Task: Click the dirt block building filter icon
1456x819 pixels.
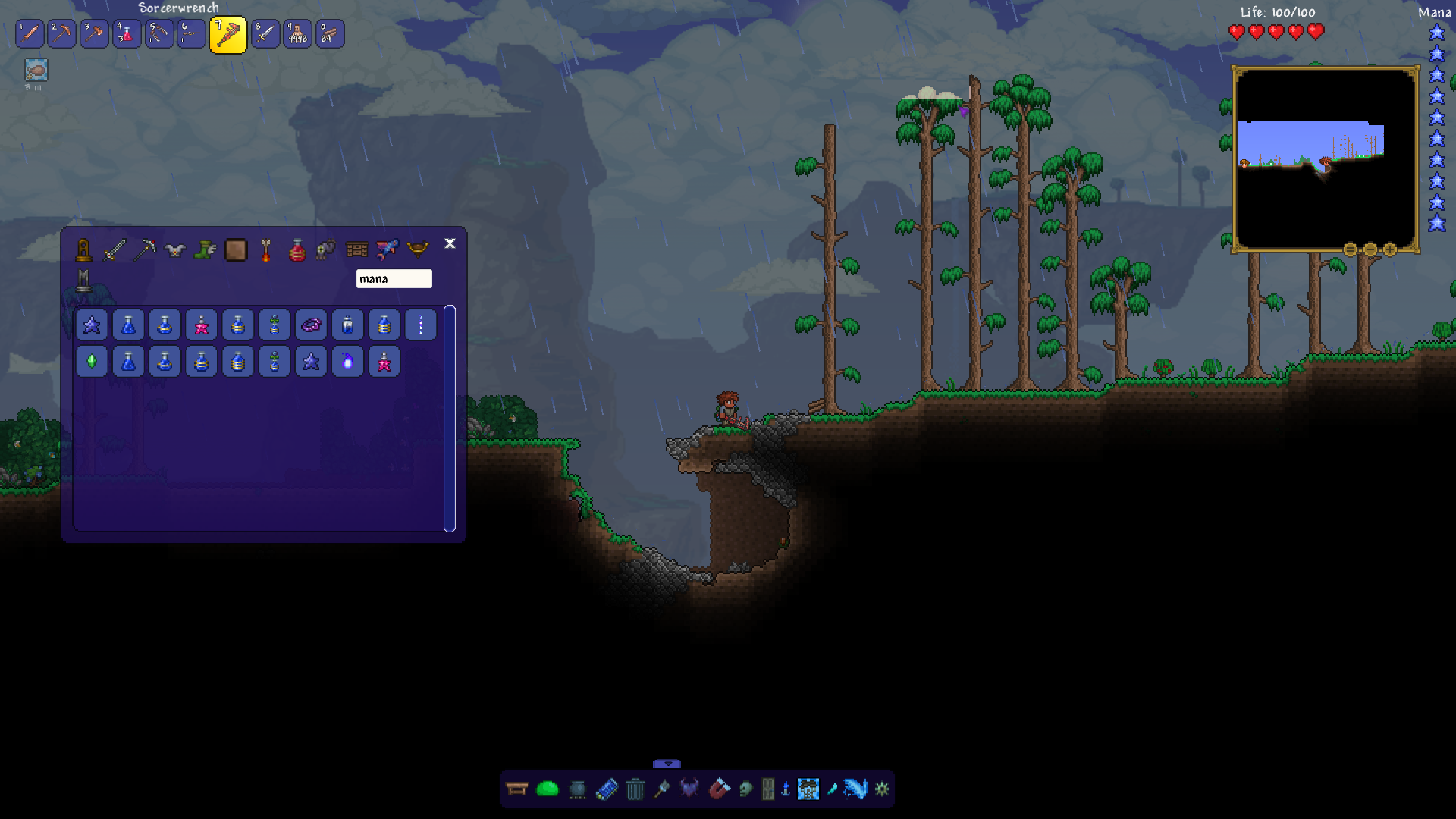Action: click(x=236, y=250)
